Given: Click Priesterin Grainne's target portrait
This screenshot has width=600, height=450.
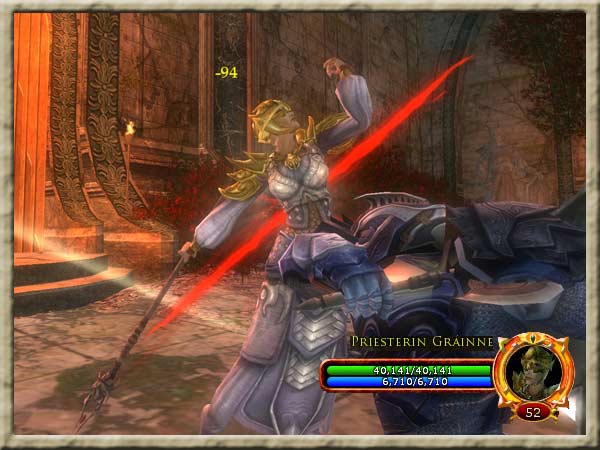Looking at the screenshot, I should pyautogui.click(x=531, y=371).
